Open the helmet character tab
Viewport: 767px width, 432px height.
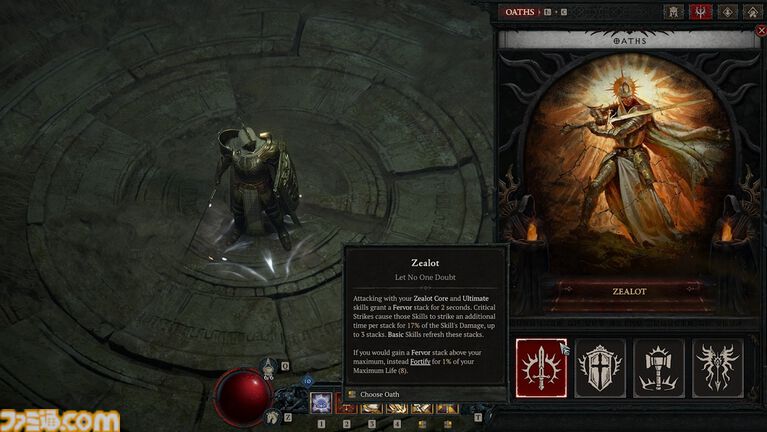(675, 12)
